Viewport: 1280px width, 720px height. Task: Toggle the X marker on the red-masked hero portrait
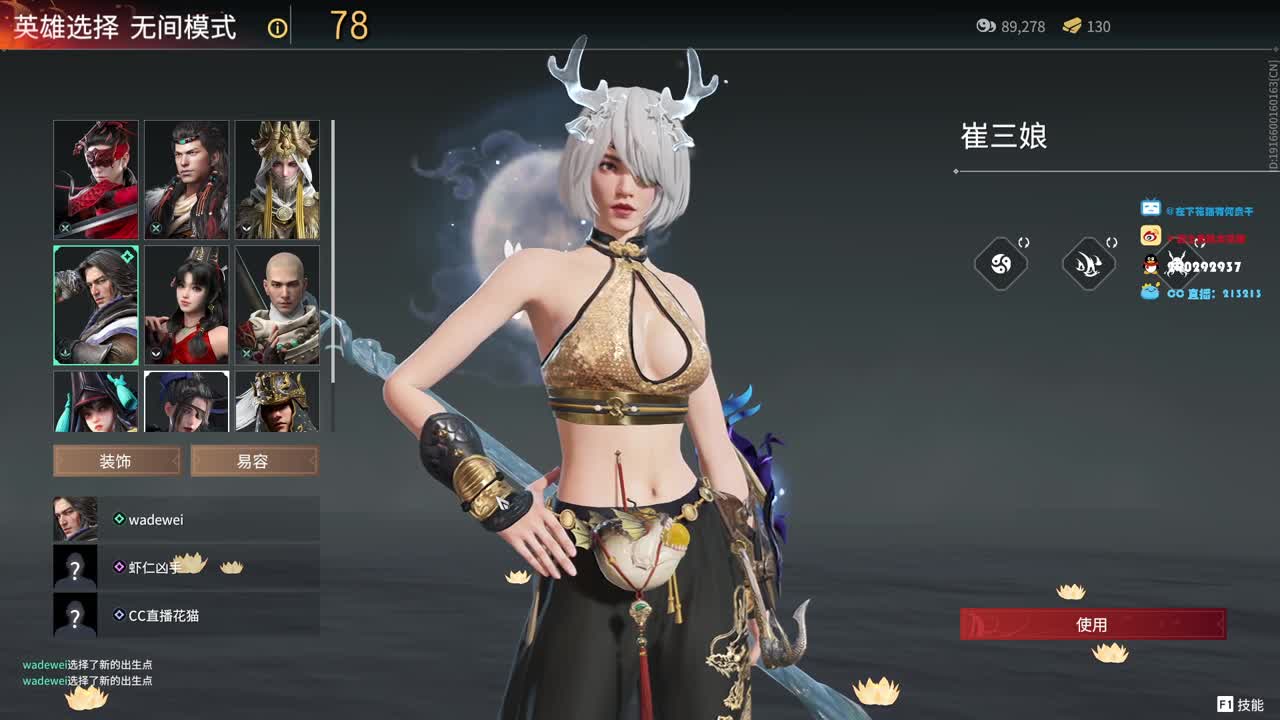[x=65, y=229]
